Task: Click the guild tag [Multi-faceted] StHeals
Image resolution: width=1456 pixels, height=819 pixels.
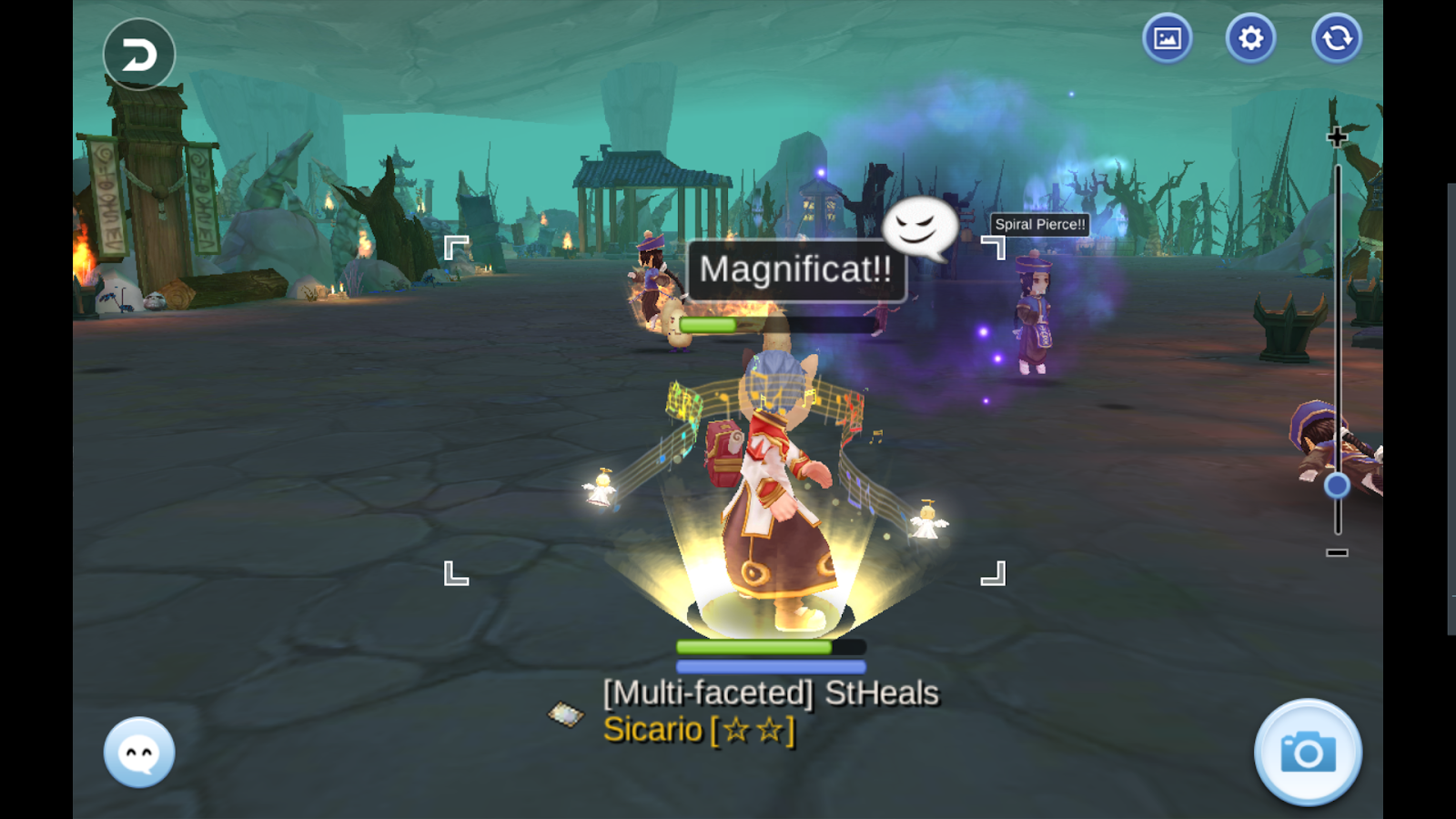Action: click(x=770, y=693)
